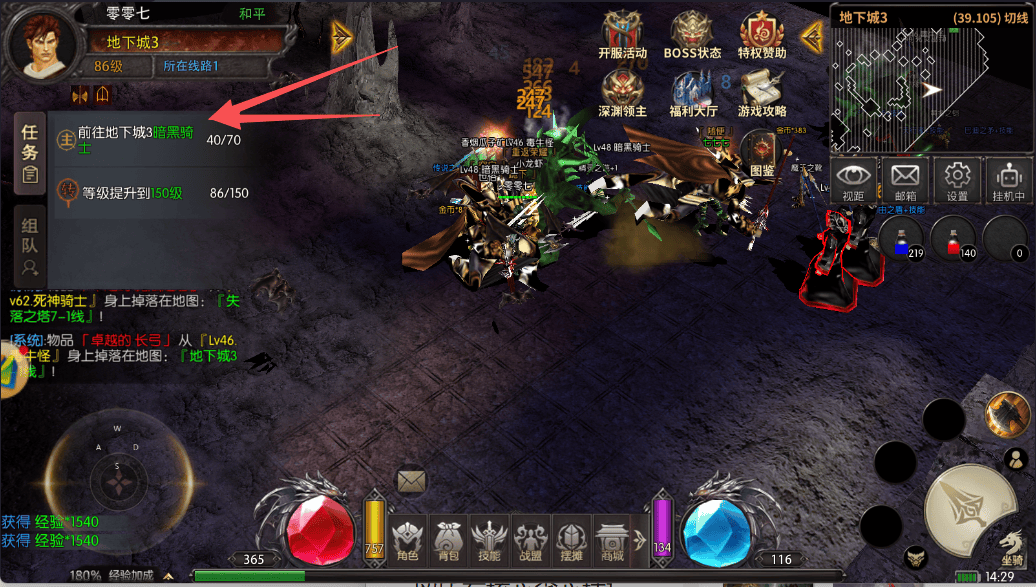Image resolution: width=1036 pixels, height=587 pixels.
Task: Open the 深渊领主 abyss lord icon
Action: [622, 93]
